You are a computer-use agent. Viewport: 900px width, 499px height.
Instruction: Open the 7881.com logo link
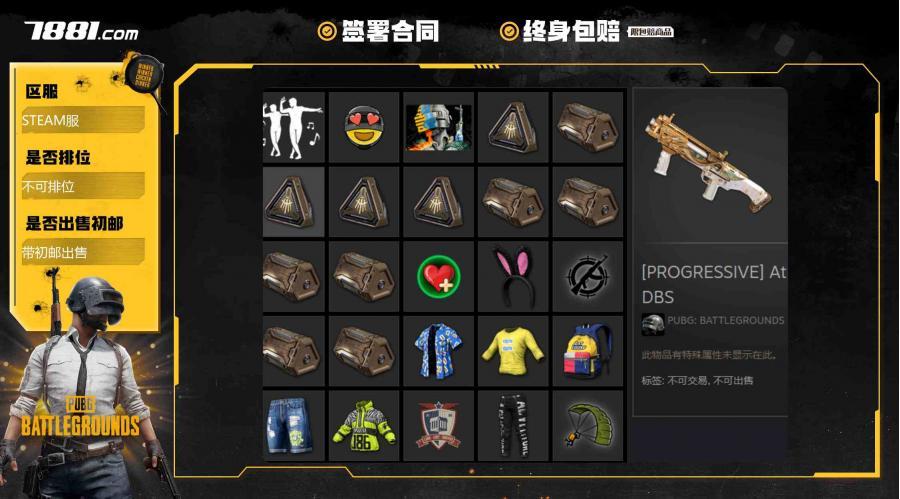pos(82,31)
